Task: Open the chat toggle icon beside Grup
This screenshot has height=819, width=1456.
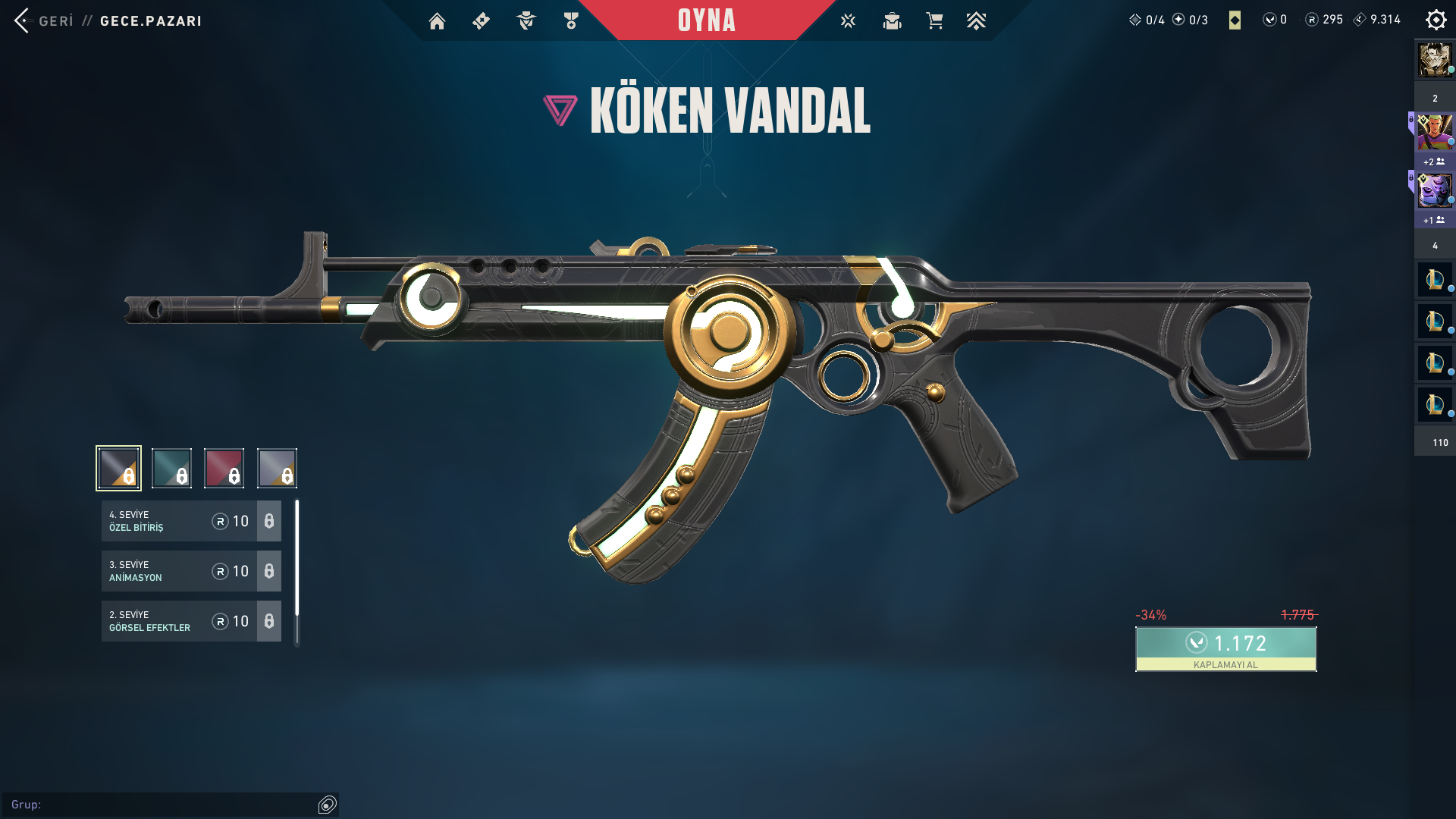Action: coord(328,805)
